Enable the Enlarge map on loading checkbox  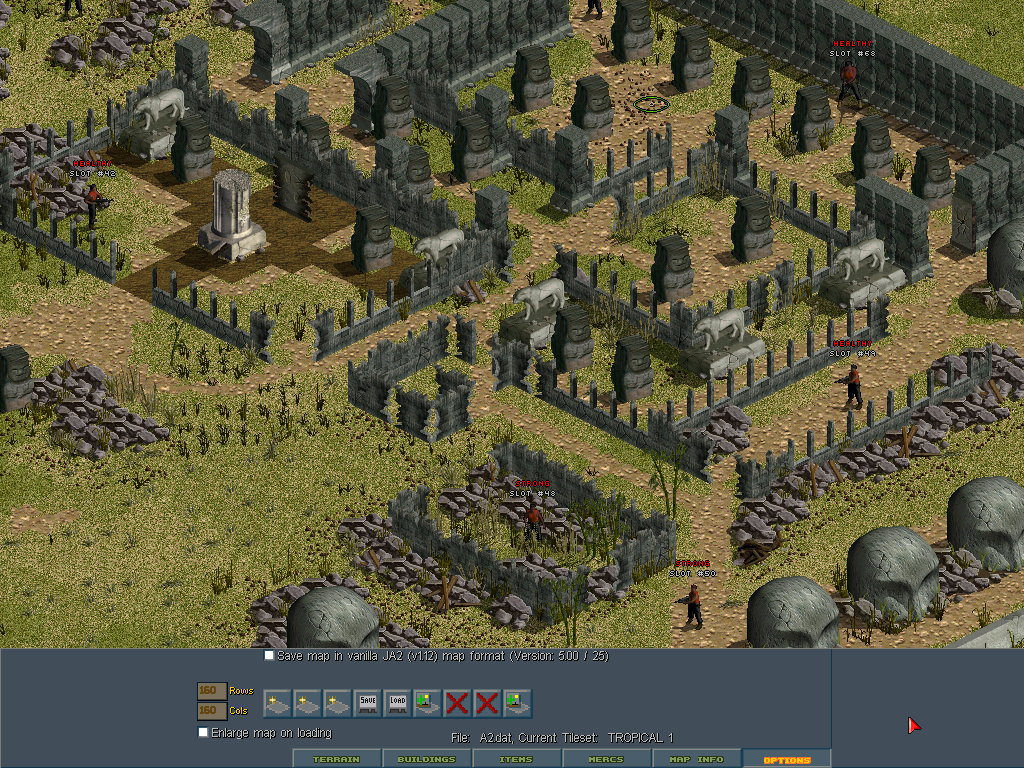[203, 732]
